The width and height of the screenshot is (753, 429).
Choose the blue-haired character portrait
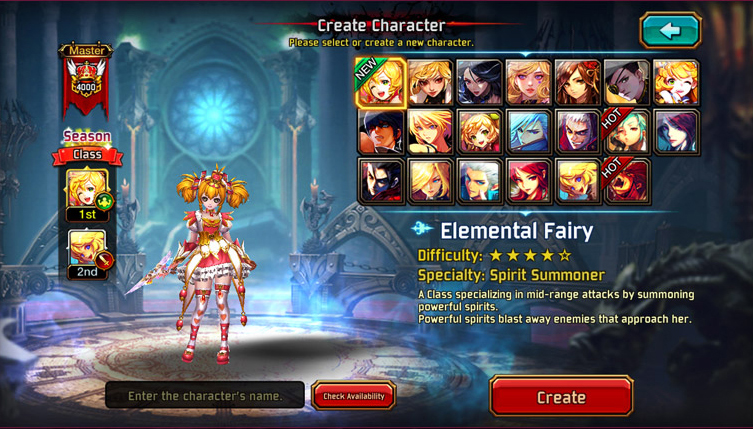tap(528, 132)
